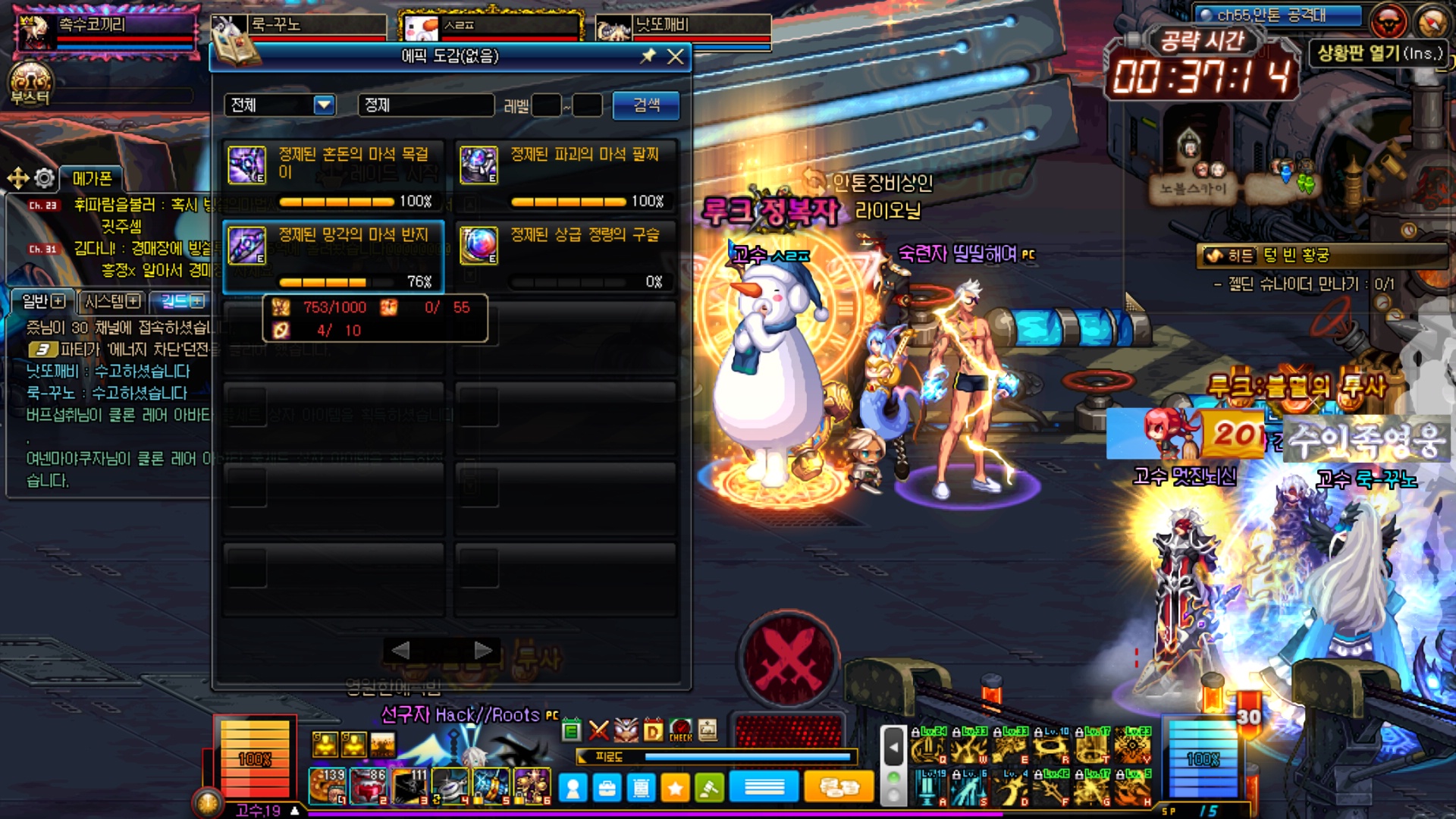Select the 정제된 망각의 마석 반지 entry
The height and width of the screenshot is (819, 1456).
pos(334,256)
